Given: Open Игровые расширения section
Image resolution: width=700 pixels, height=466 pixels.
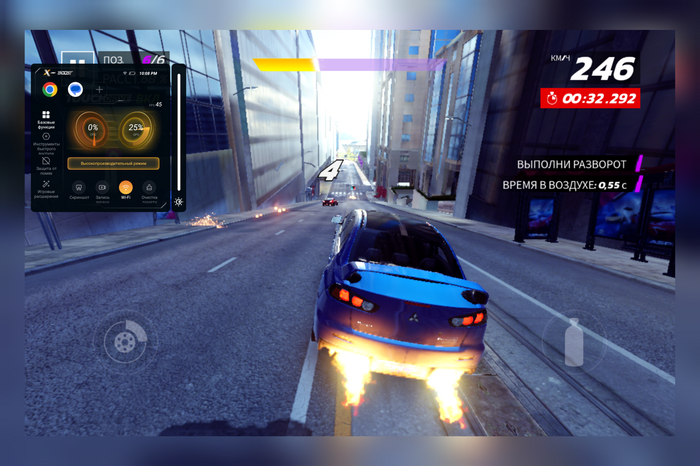Looking at the screenshot, I should (x=46, y=187).
